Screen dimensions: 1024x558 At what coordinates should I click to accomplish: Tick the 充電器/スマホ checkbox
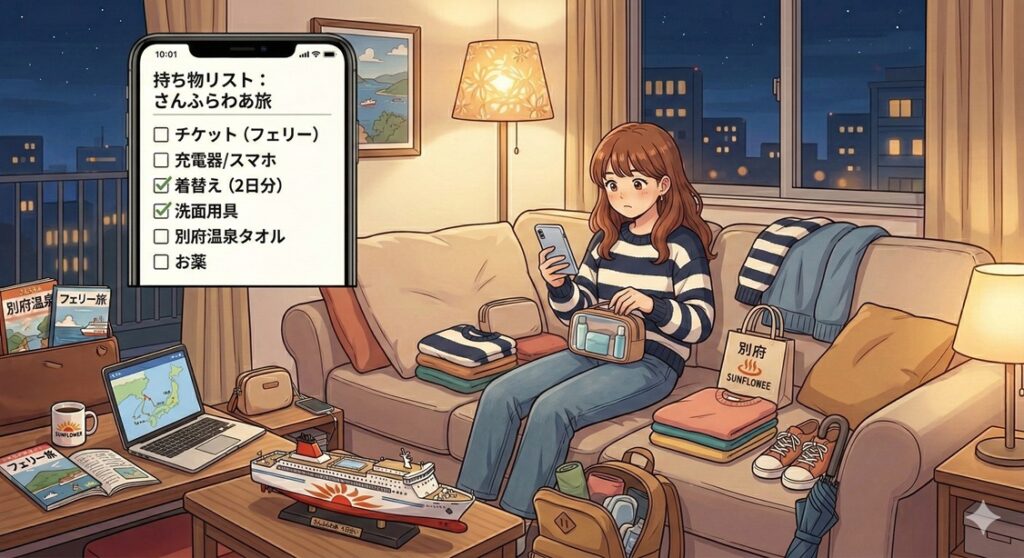(161, 159)
